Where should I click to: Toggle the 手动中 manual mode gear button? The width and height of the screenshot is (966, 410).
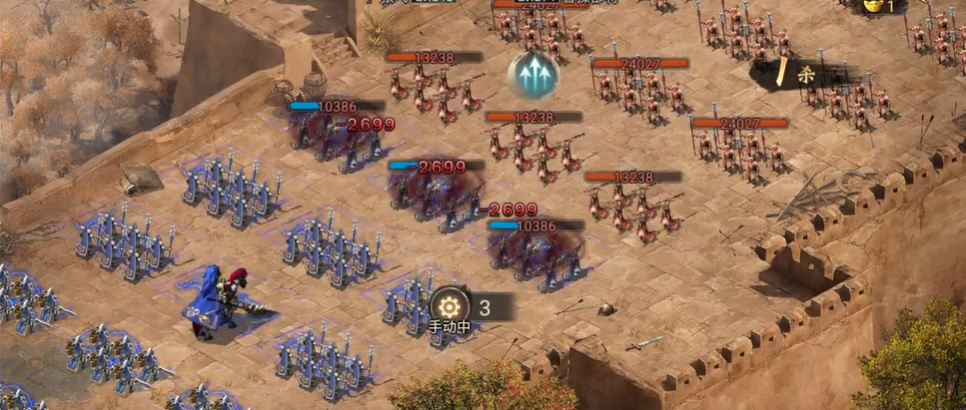tap(448, 306)
